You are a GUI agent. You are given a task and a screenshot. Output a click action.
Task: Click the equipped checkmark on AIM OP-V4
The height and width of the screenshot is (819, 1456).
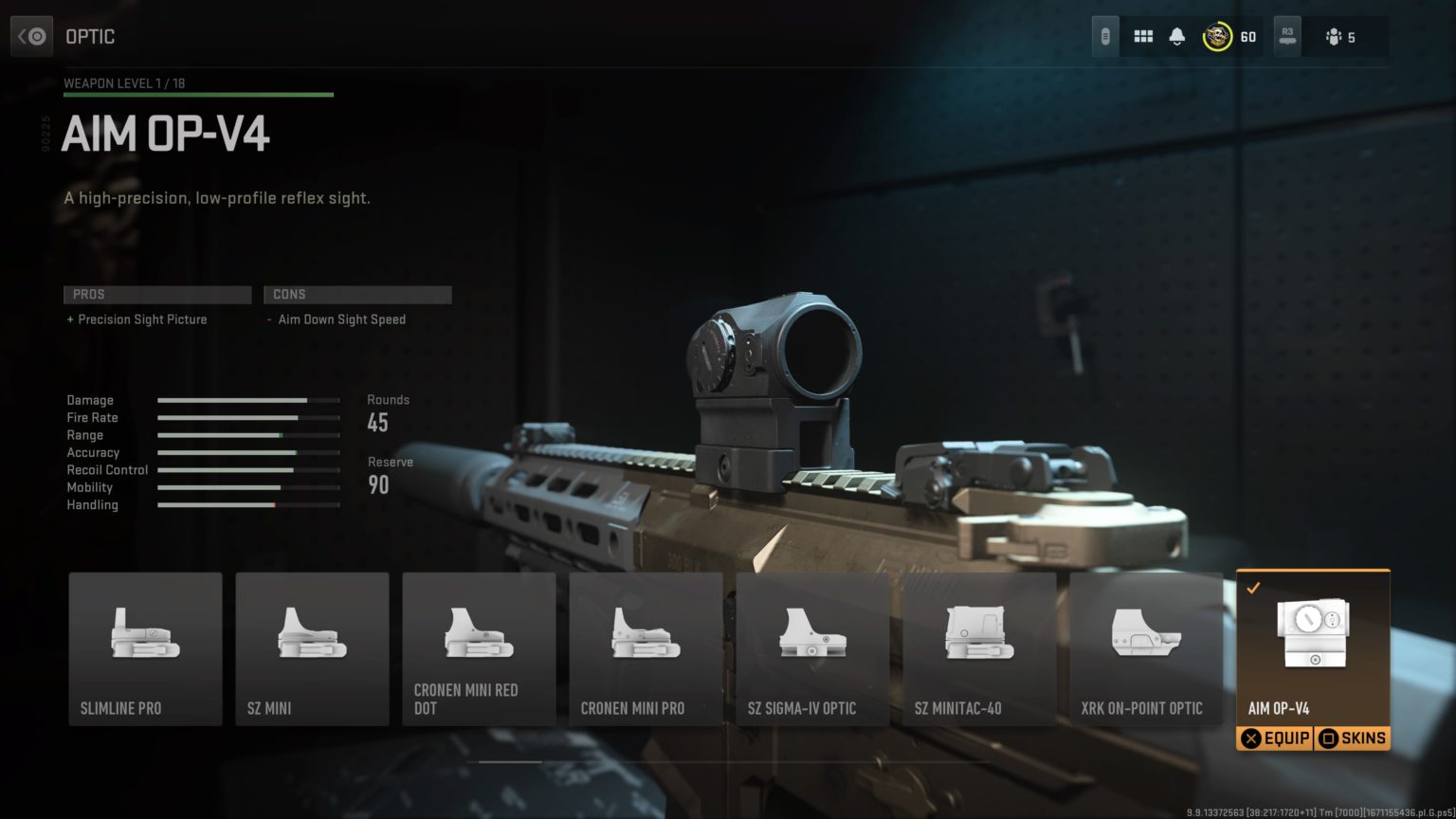click(1254, 588)
